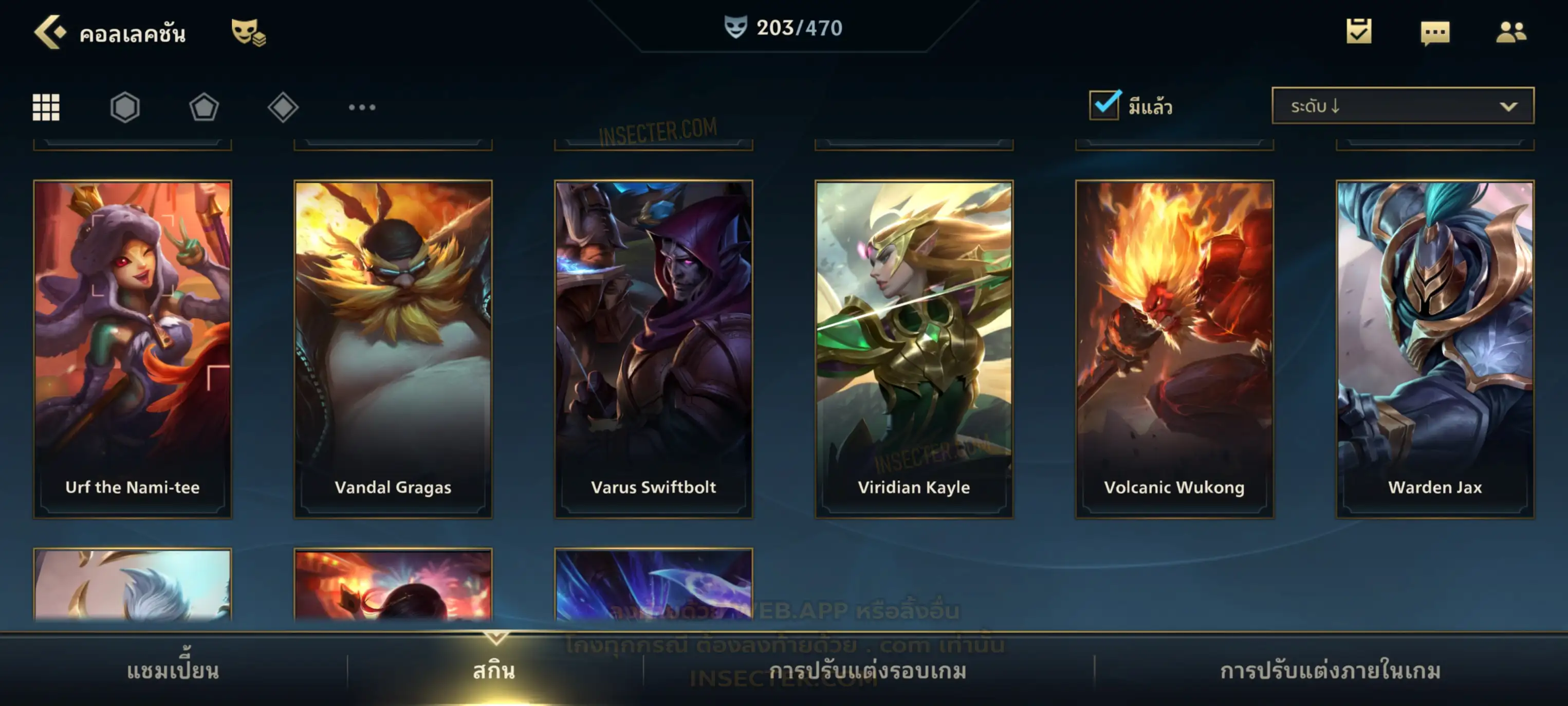Filter skins by diamond rarity

tap(283, 107)
